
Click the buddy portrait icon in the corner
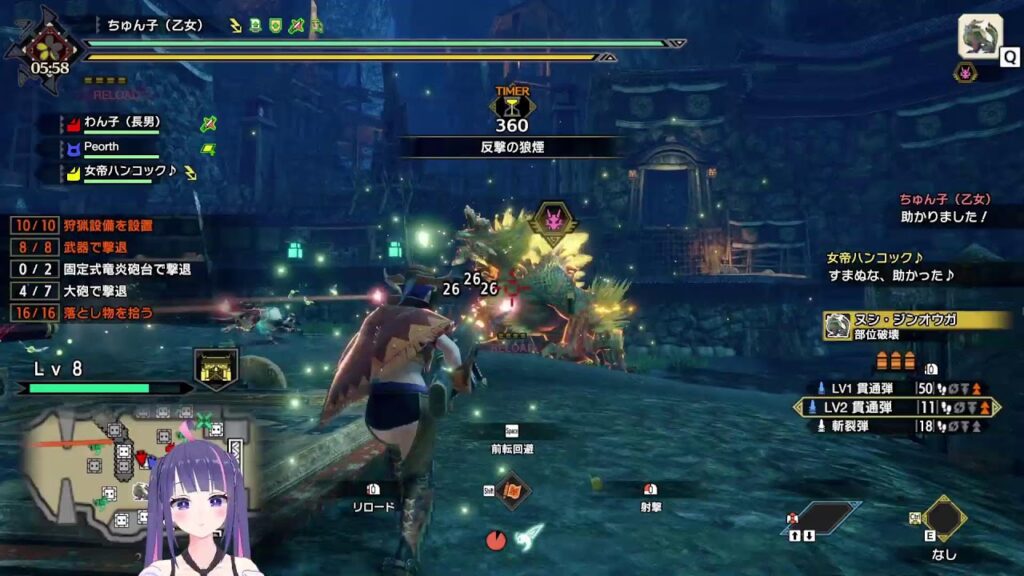pos(980,37)
